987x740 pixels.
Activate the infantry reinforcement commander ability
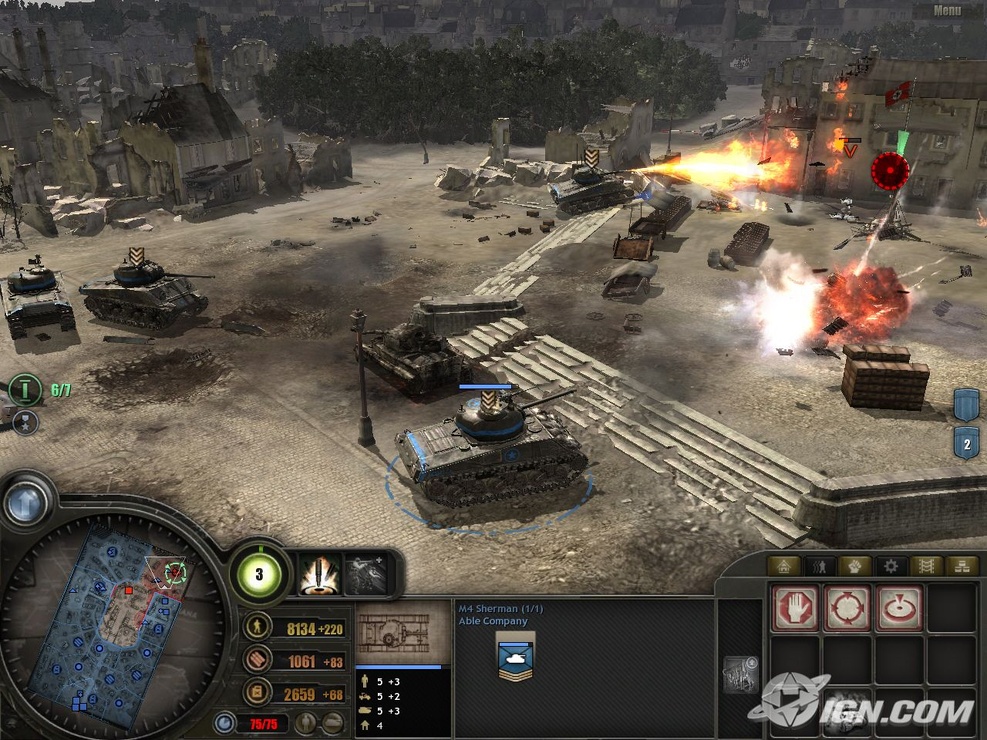click(x=365, y=575)
